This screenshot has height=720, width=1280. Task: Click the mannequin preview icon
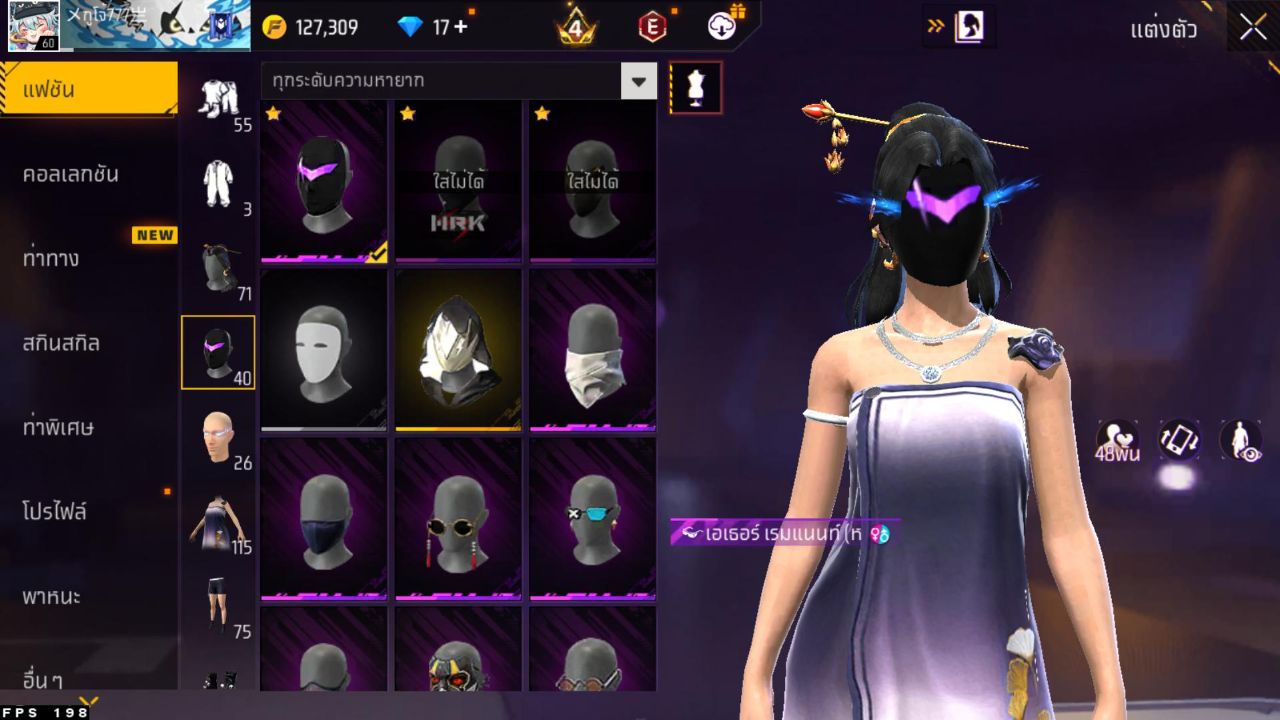pyautogui.click(x=696, y=87)
